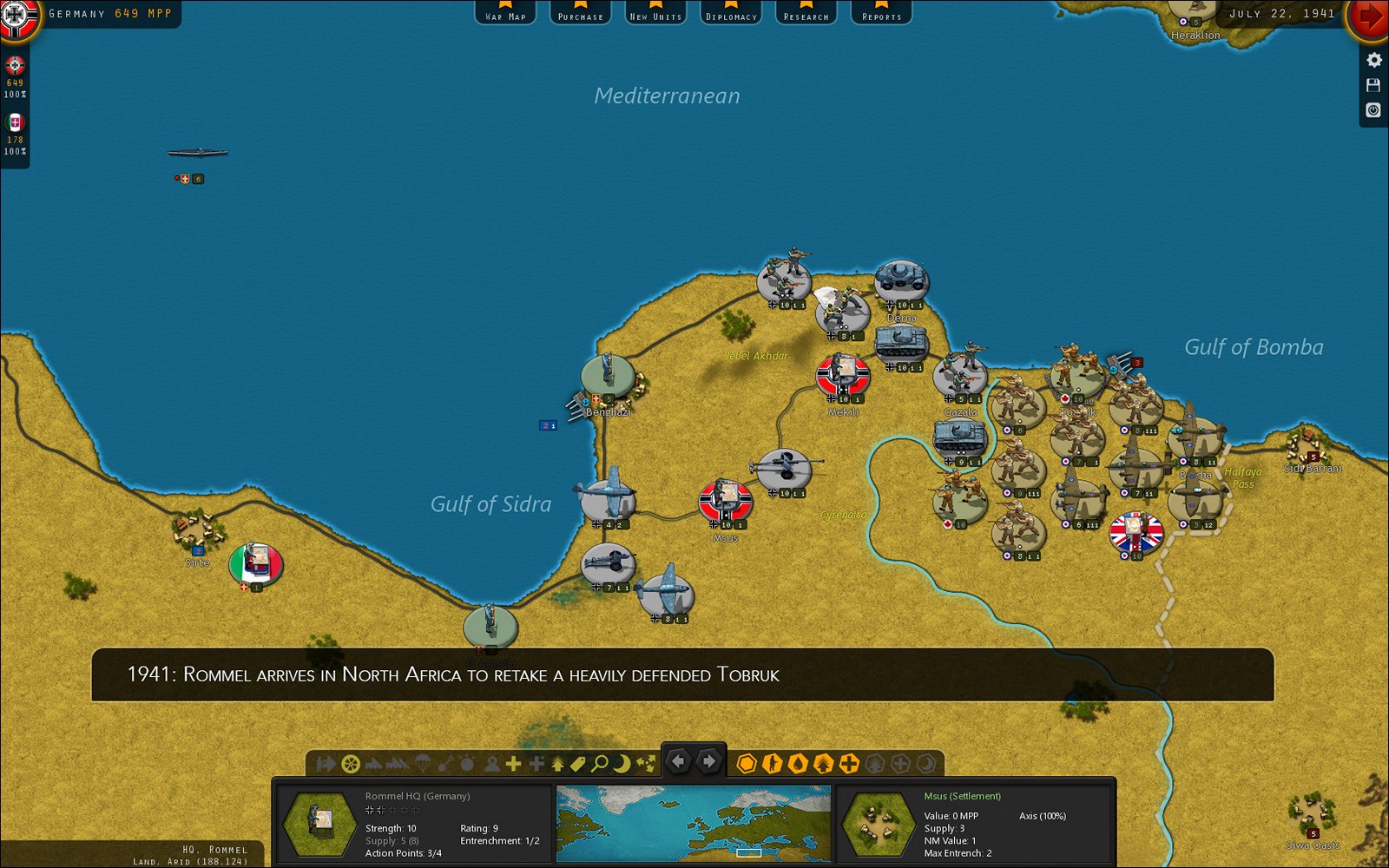Screen dimensions: 1389x868
Task: End the turn with the red arrow button
Action: [1370, 14]
